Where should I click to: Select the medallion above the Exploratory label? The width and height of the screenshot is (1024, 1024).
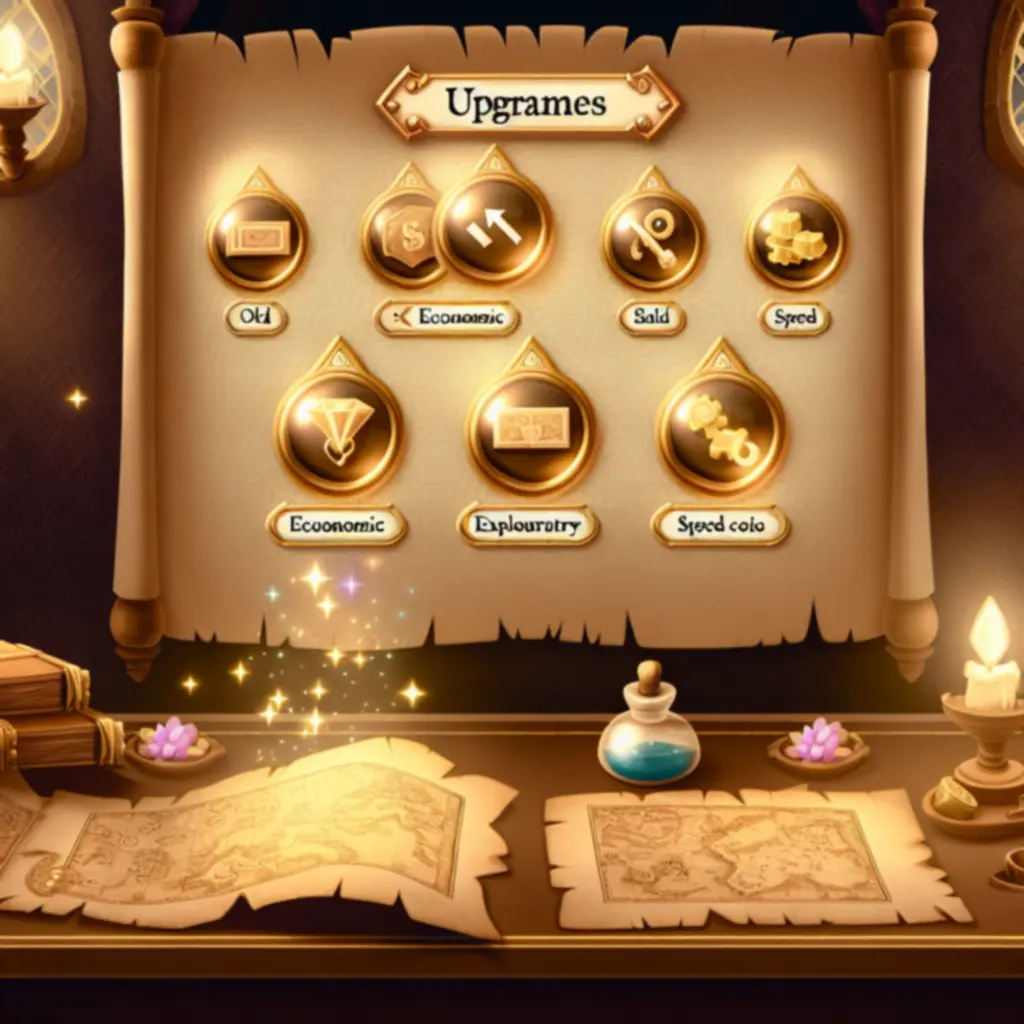point(531,430)
